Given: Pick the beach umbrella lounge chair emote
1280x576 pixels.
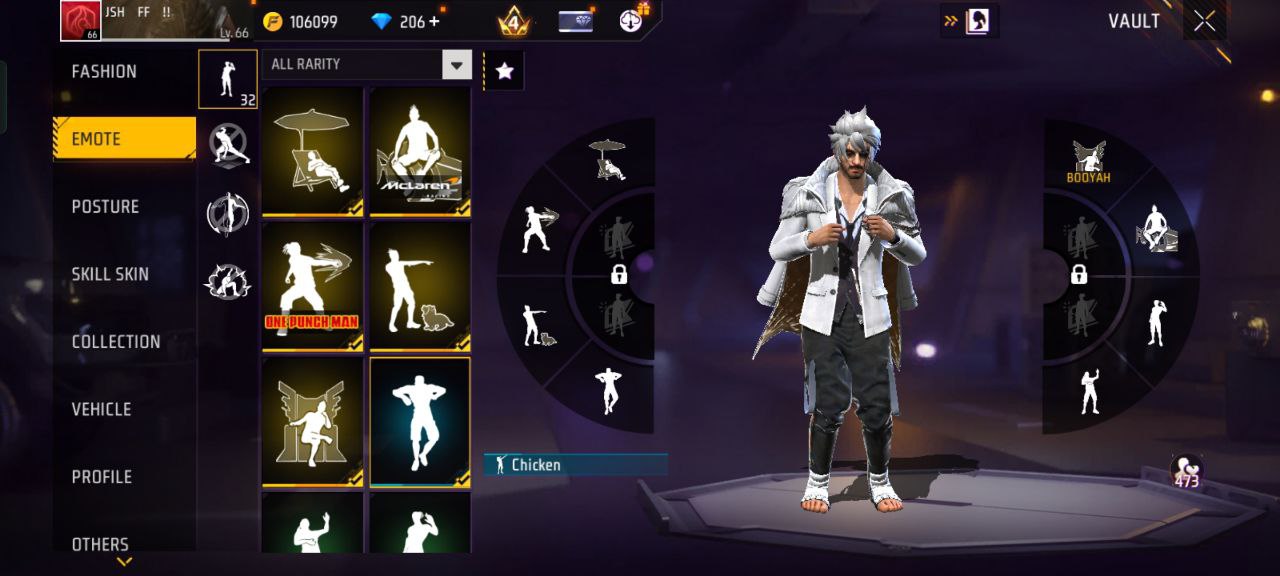Looking at the screenshot, I should point(312,150).
